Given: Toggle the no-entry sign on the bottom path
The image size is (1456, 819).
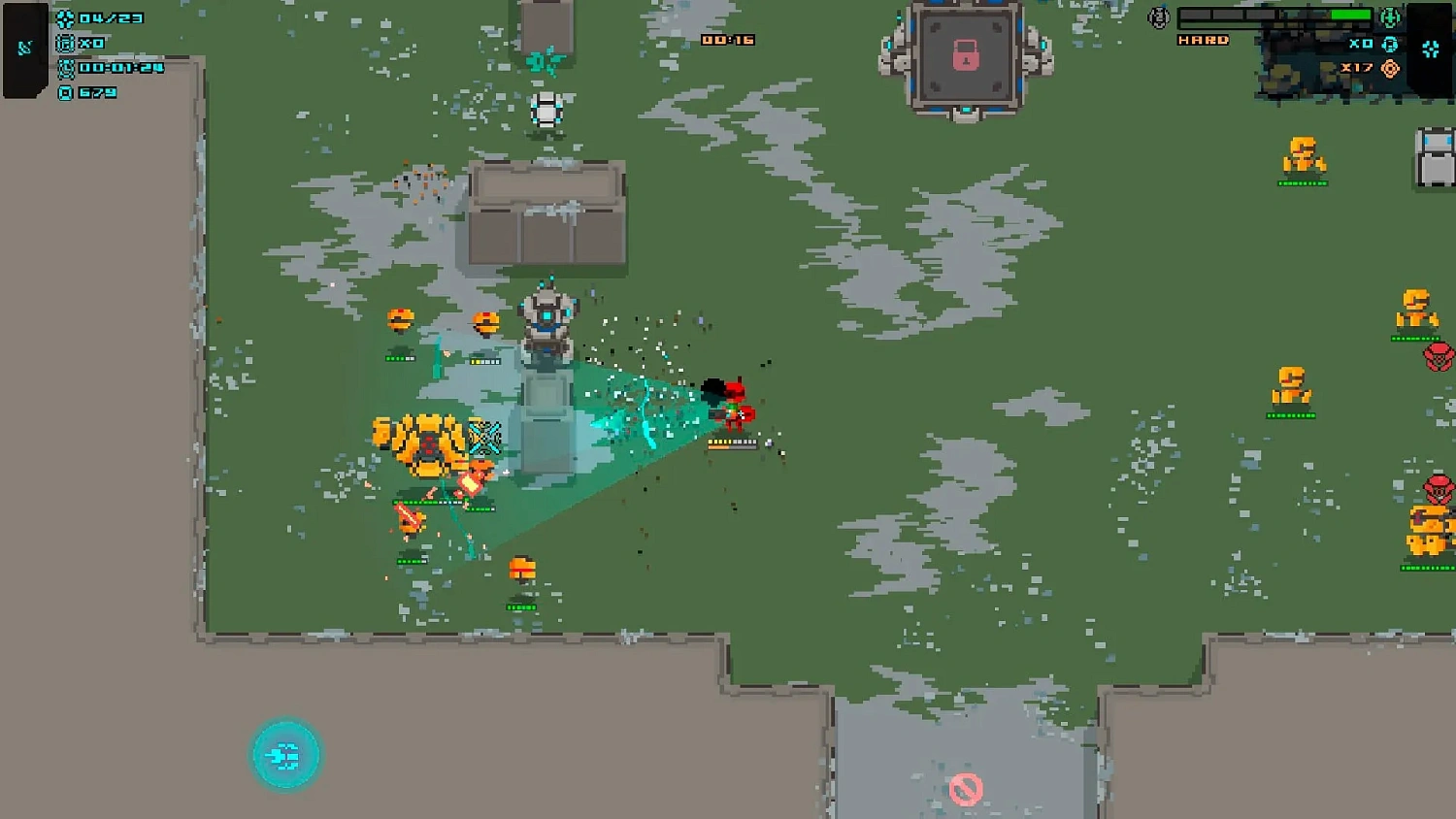Looking at the screenshot, I should point(967,788).
